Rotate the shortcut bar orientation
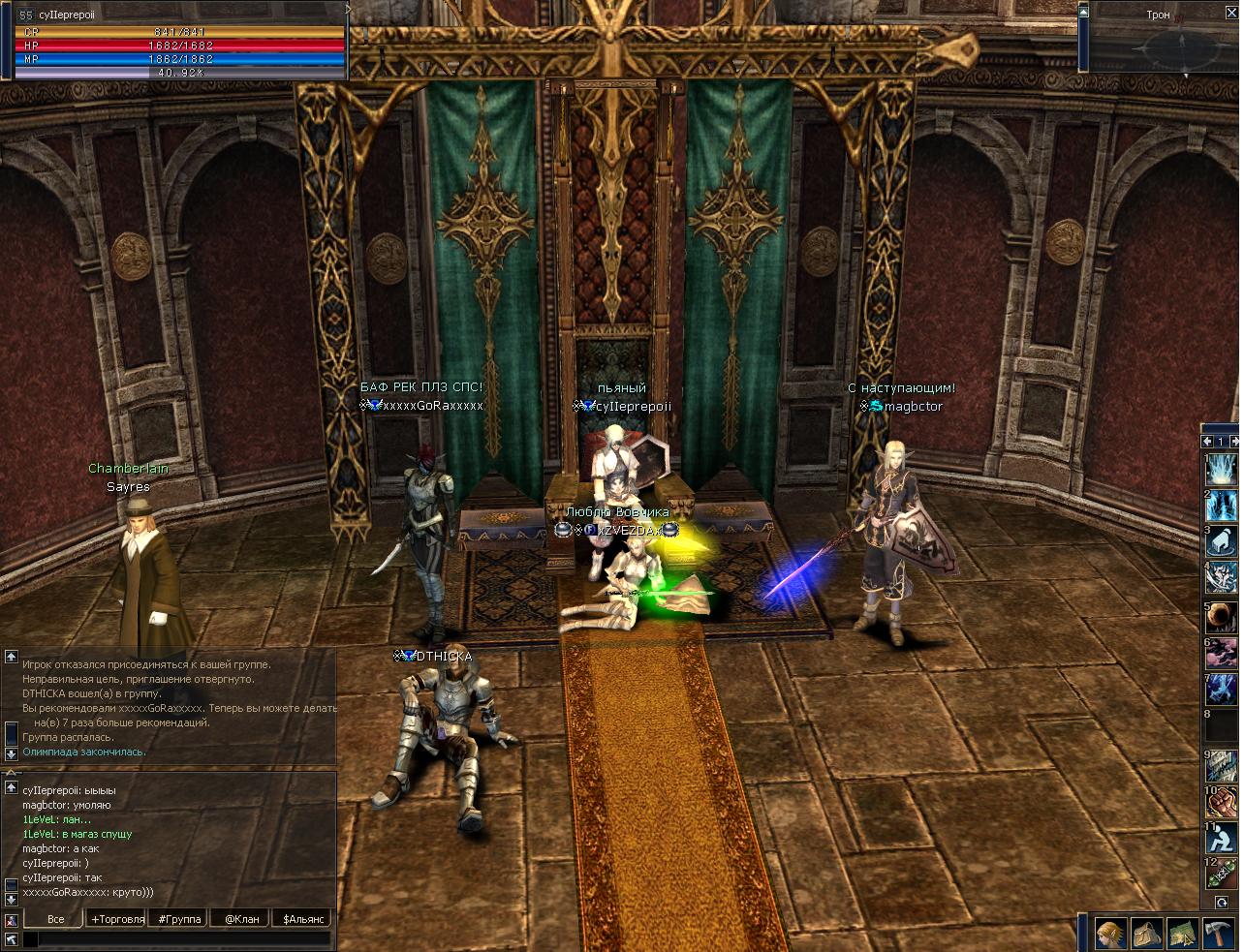 click(1222, 903)
